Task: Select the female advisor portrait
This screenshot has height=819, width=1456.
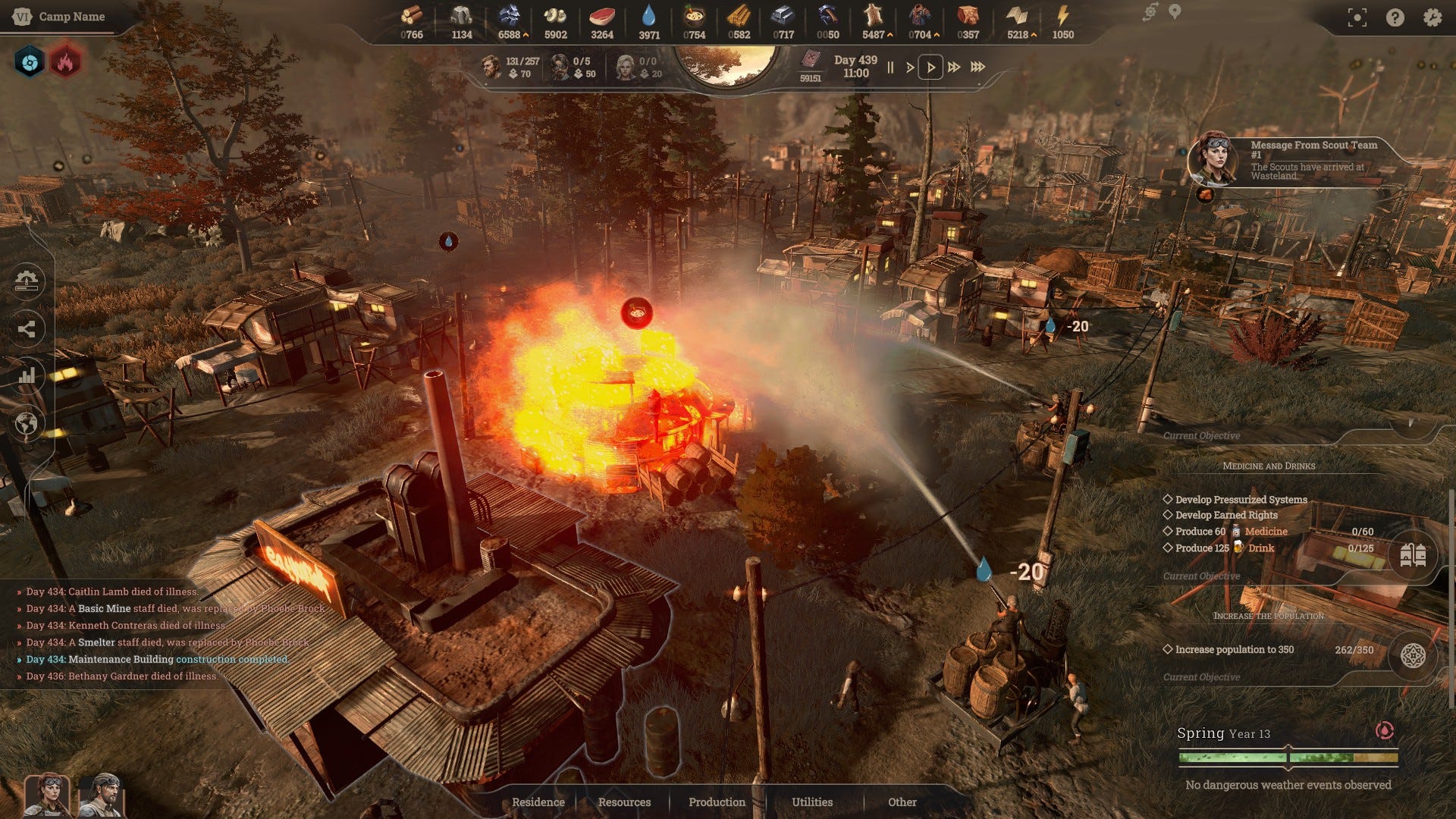Action: coord(47,795)
